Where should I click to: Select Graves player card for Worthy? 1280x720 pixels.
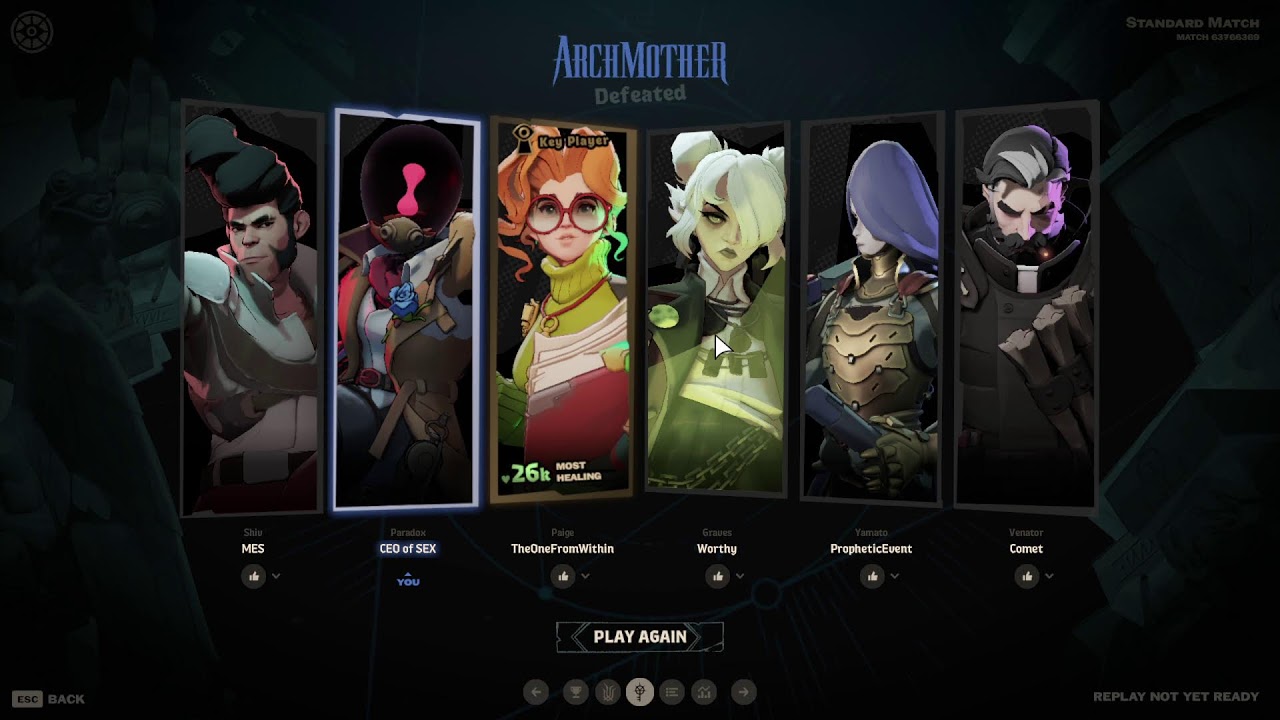(x=717, y=310)
